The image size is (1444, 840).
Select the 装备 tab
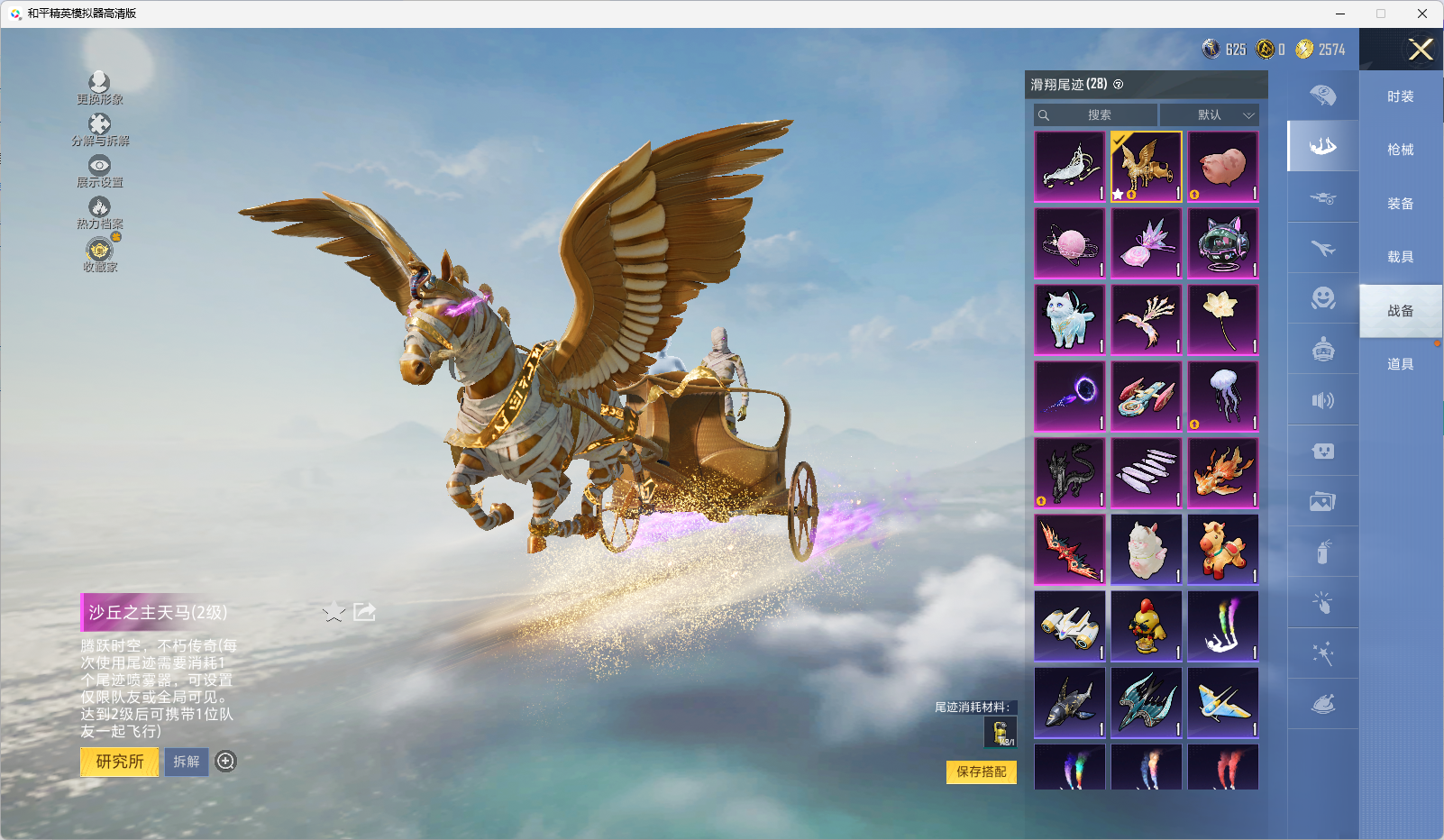(1400, 204)
